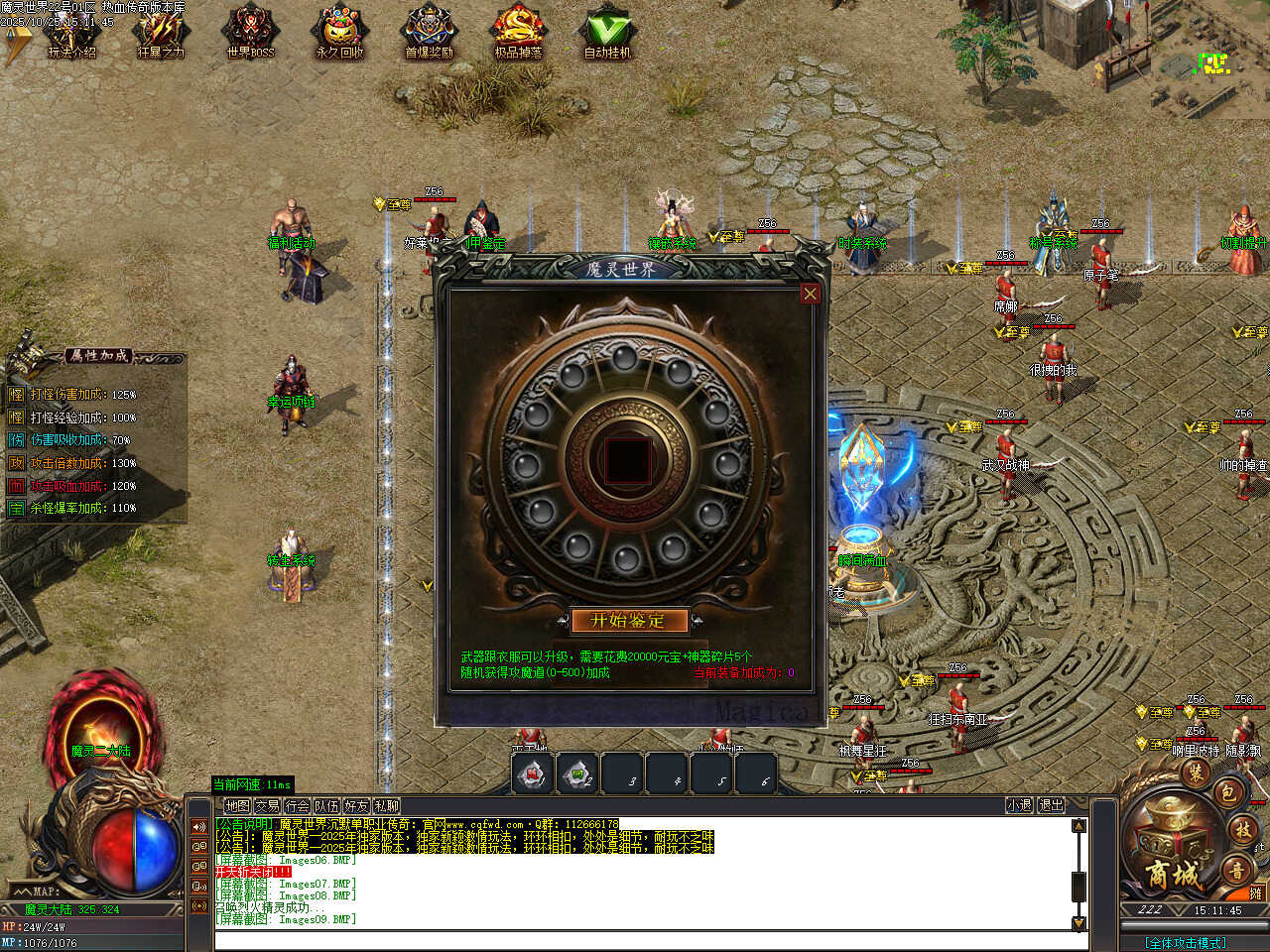This screenshot has height=952, width=1270.
Task: Open the 交易 trade tab
Action: click(267, 806)
